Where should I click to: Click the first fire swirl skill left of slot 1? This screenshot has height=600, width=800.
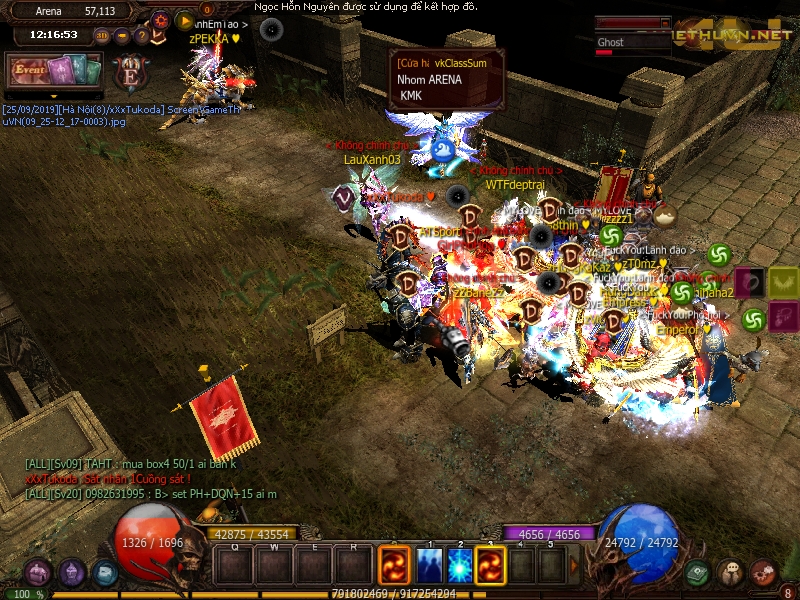coord(394,565)
